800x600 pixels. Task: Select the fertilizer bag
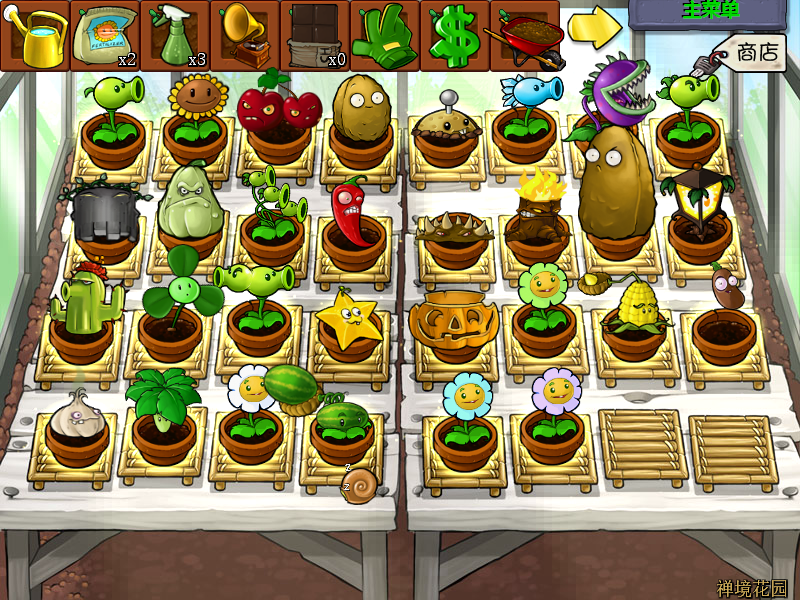pyautogui.click(x=105, y=35)
